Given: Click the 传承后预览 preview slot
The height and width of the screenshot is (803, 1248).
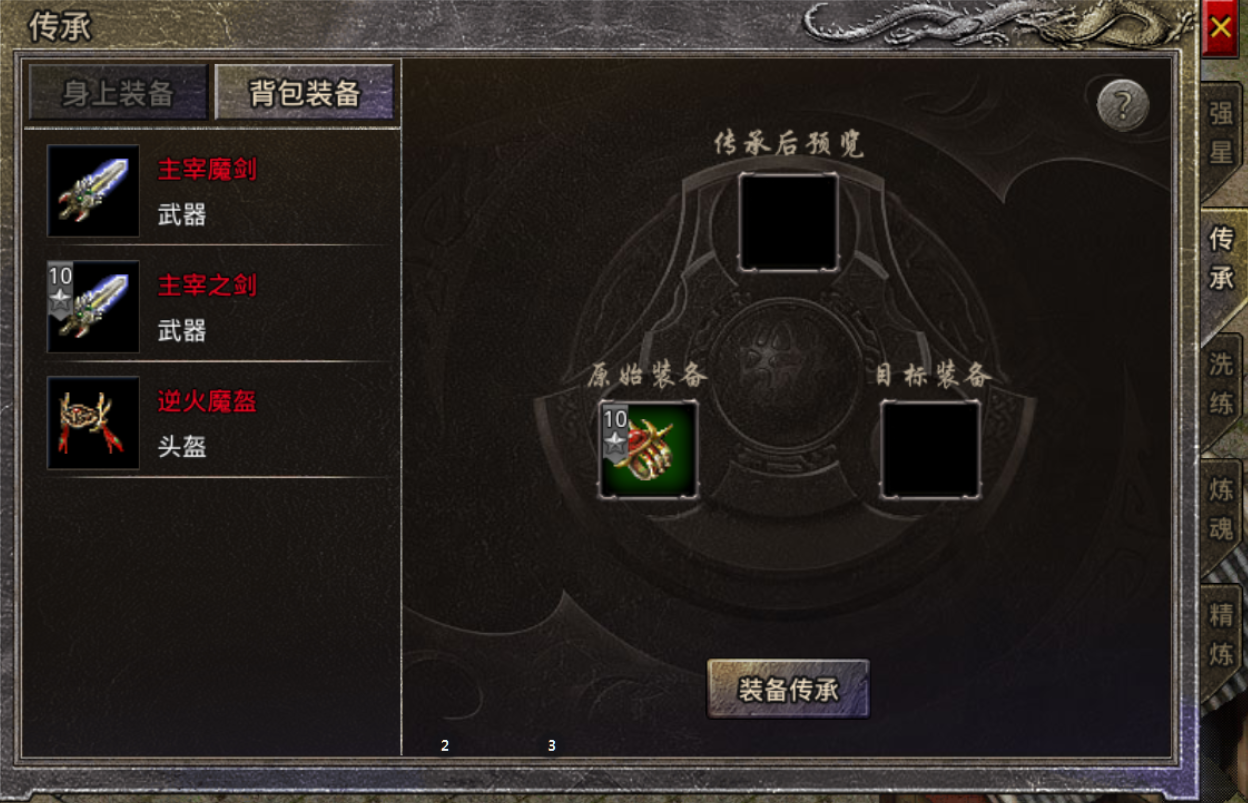Looking at the screenshot, I should 788,221.
